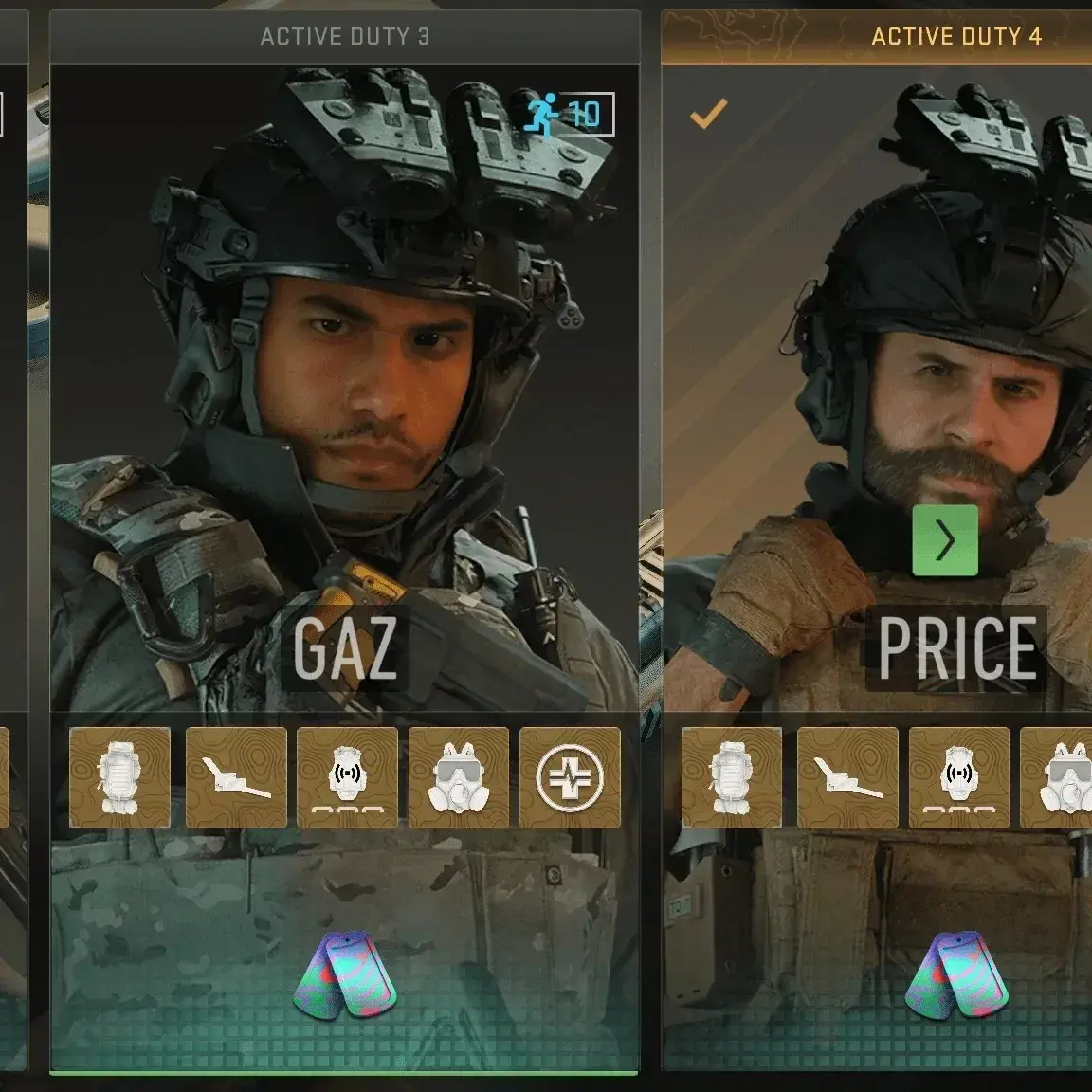Open Gaz's backpack slot
Viewport: 1092px width, 1092px height.
pyautogui.click(x=120, y=777)
